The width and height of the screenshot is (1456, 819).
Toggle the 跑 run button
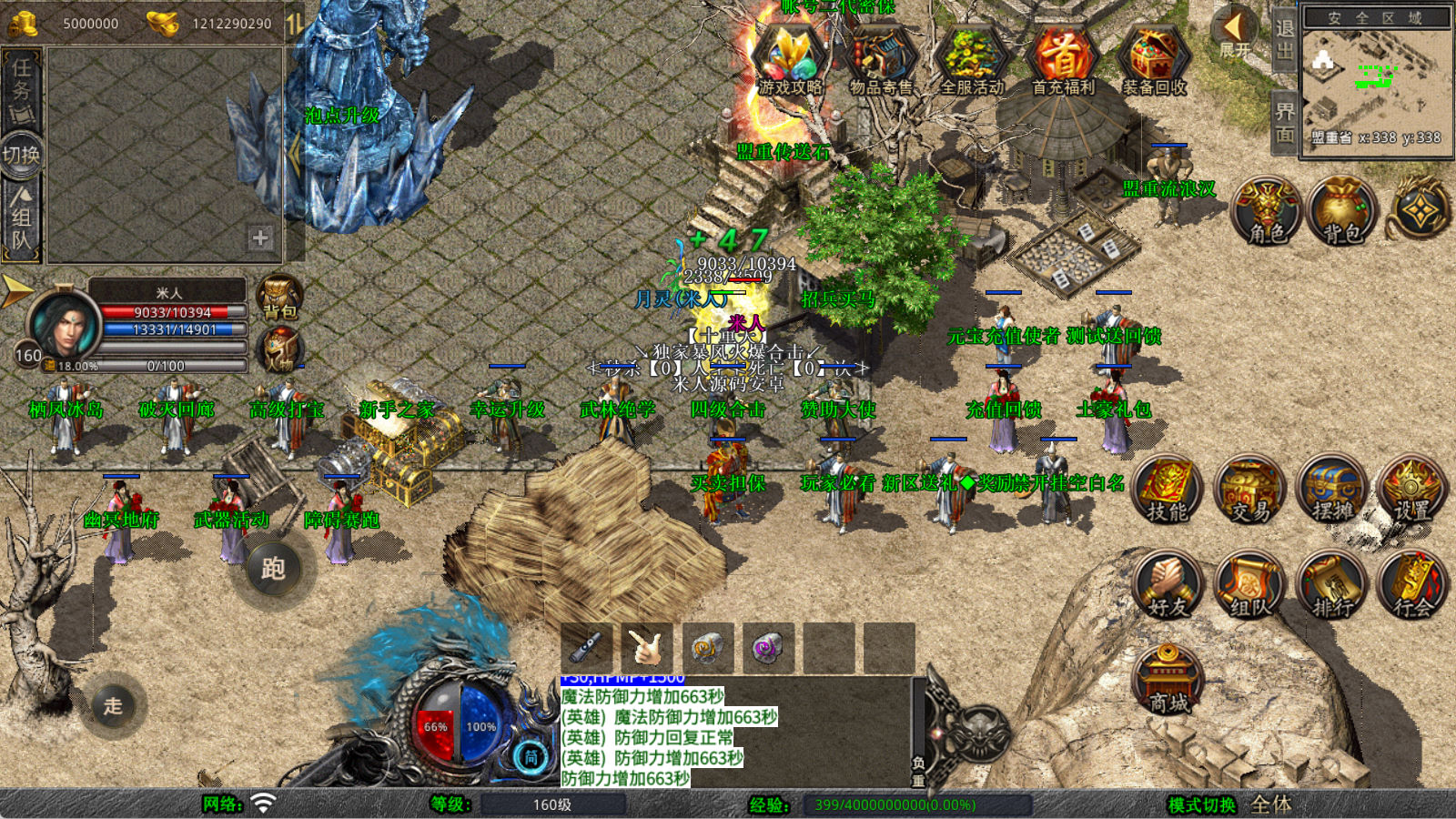pyautogui.click(x=273, y=569)
